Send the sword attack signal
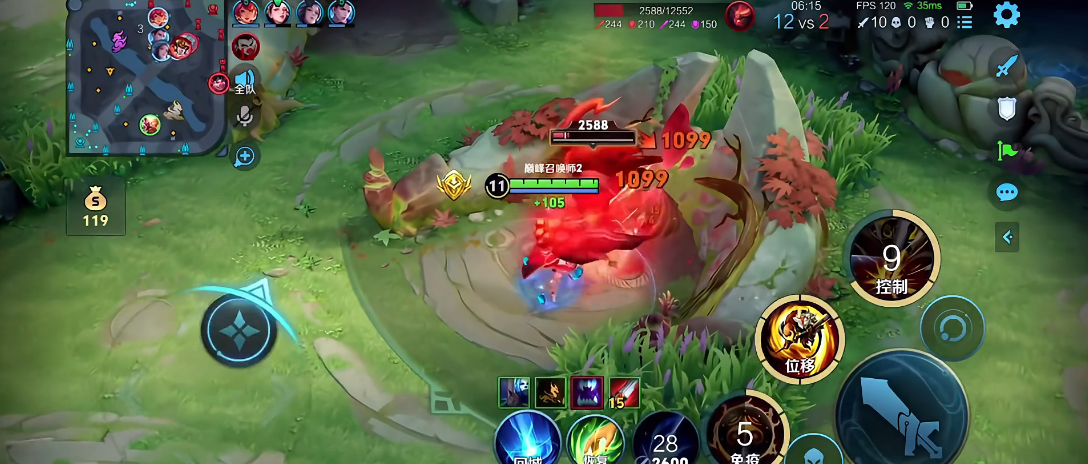This screenshot has width=1088, height=464. click(x=1006, y=68)
